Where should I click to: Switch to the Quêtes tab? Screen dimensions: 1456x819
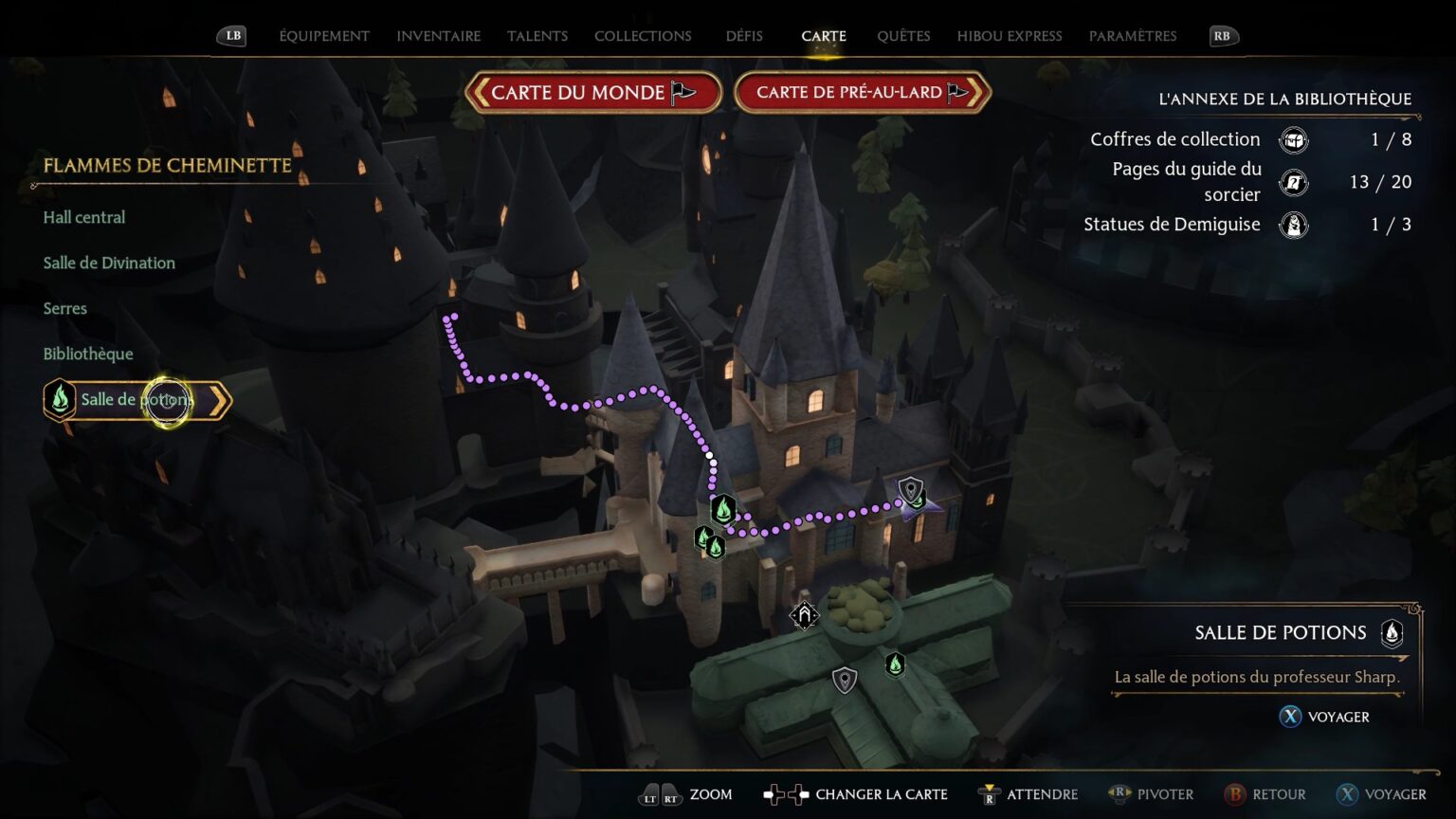tap(902, 36)
